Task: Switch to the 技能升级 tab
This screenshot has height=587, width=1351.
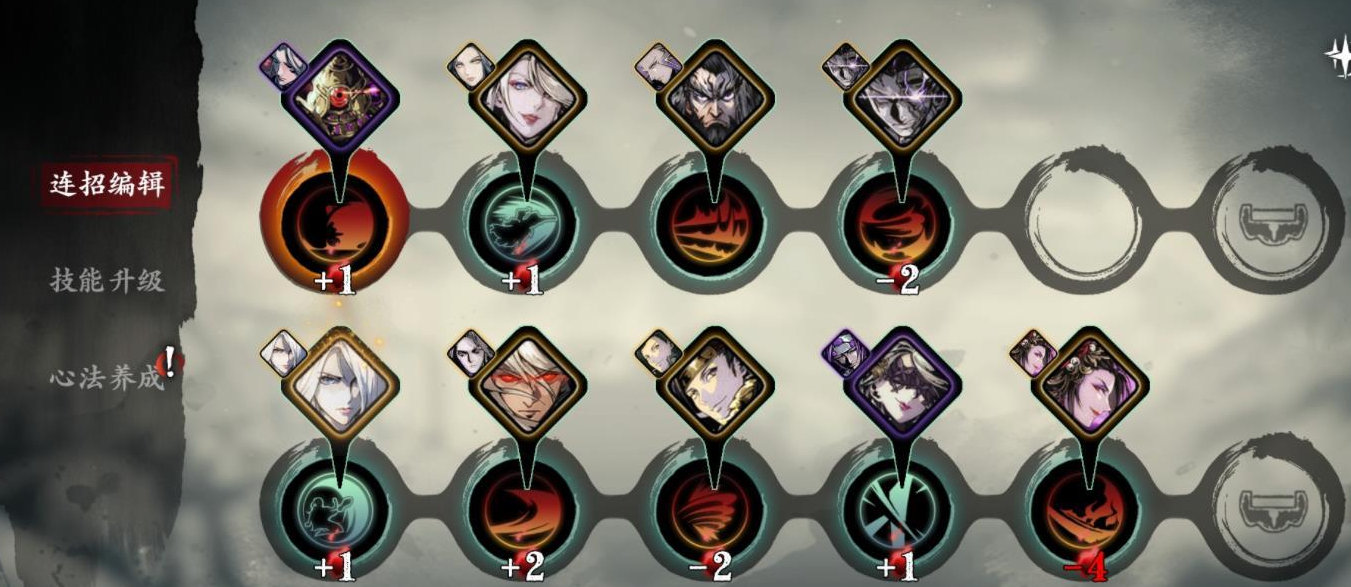Action: [107, 280]
